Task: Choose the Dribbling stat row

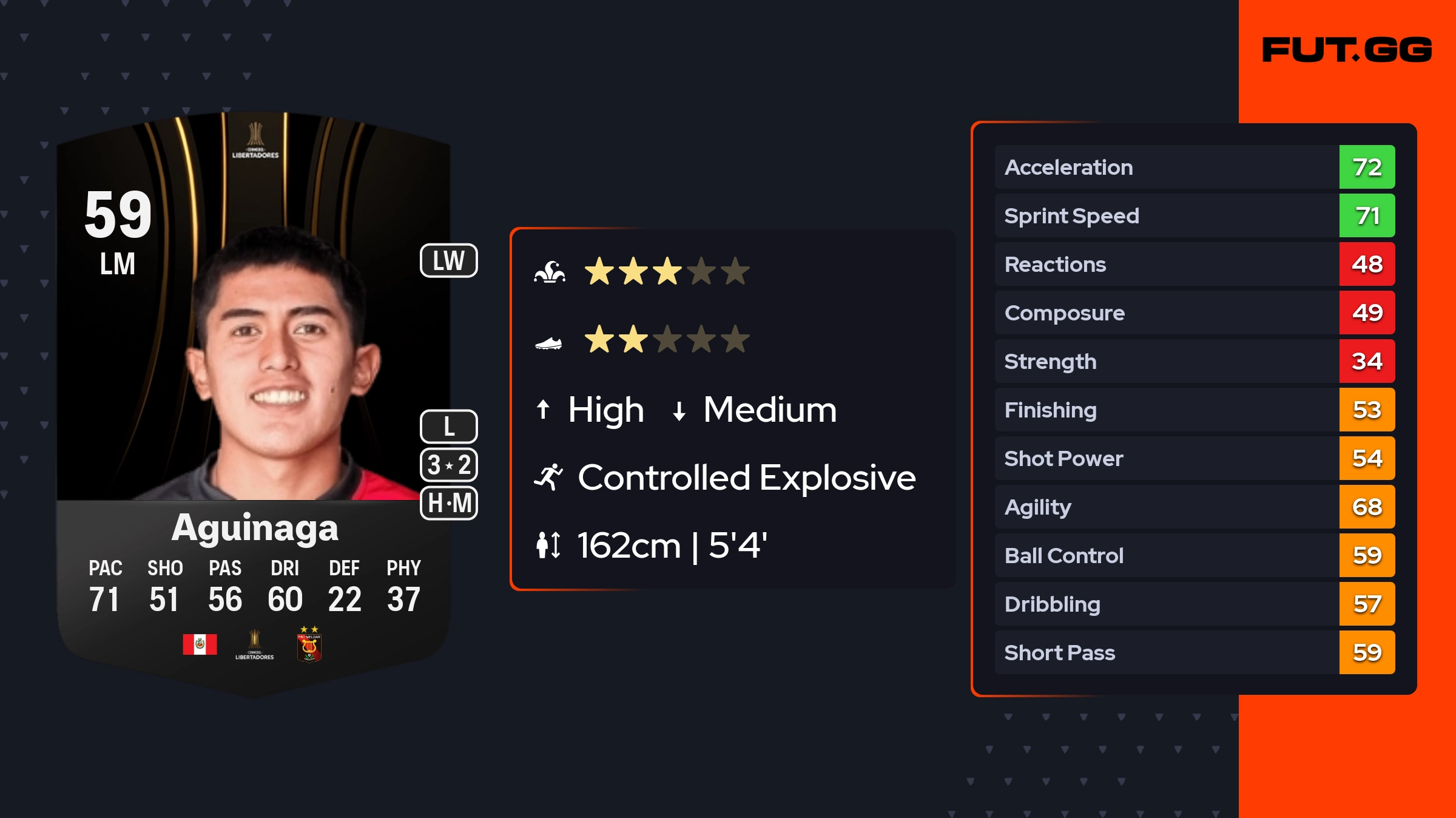Action: tap(1194, 604)
